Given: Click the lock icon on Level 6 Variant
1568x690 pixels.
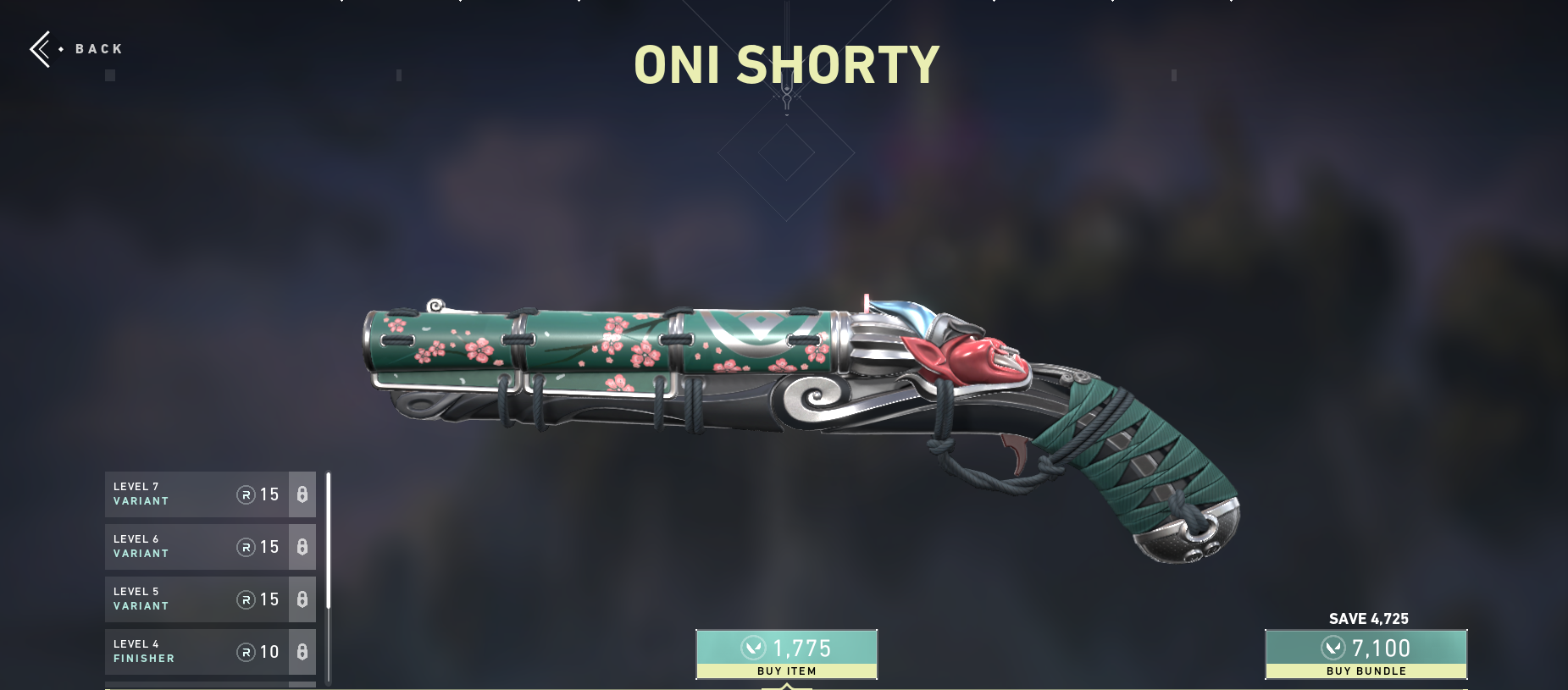Looking at the screenshot, I should click(302, 547).
